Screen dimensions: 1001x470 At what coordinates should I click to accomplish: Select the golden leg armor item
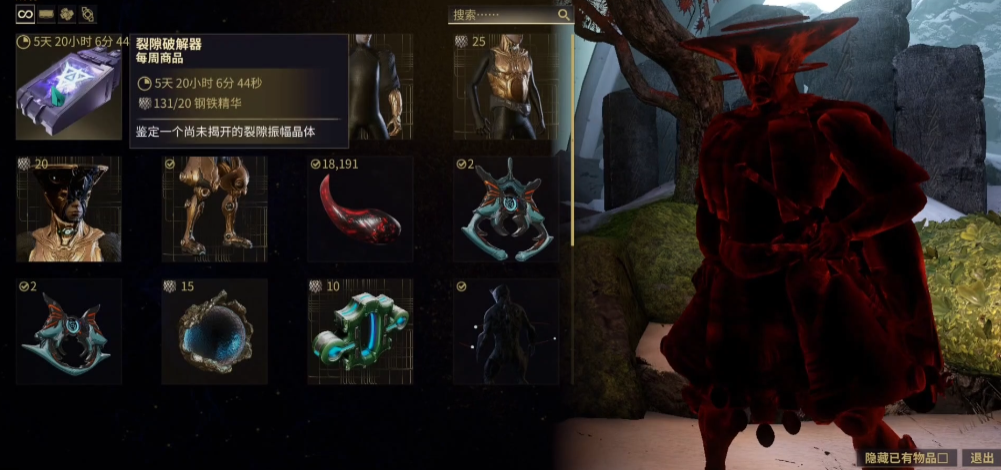point(214,210)
